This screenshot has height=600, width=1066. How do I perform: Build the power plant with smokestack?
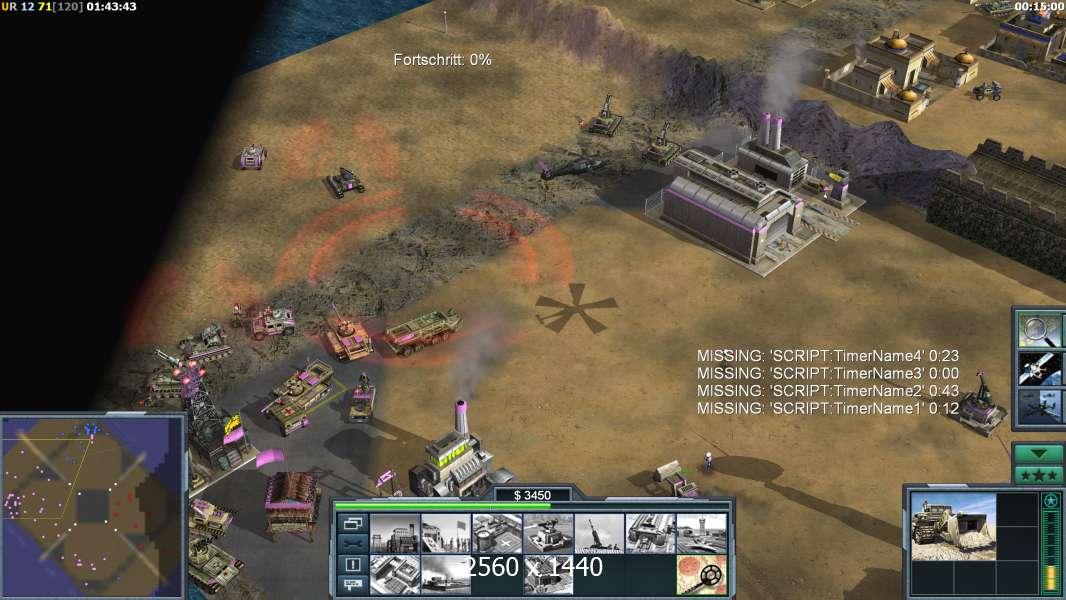click(x=394, y=533)
